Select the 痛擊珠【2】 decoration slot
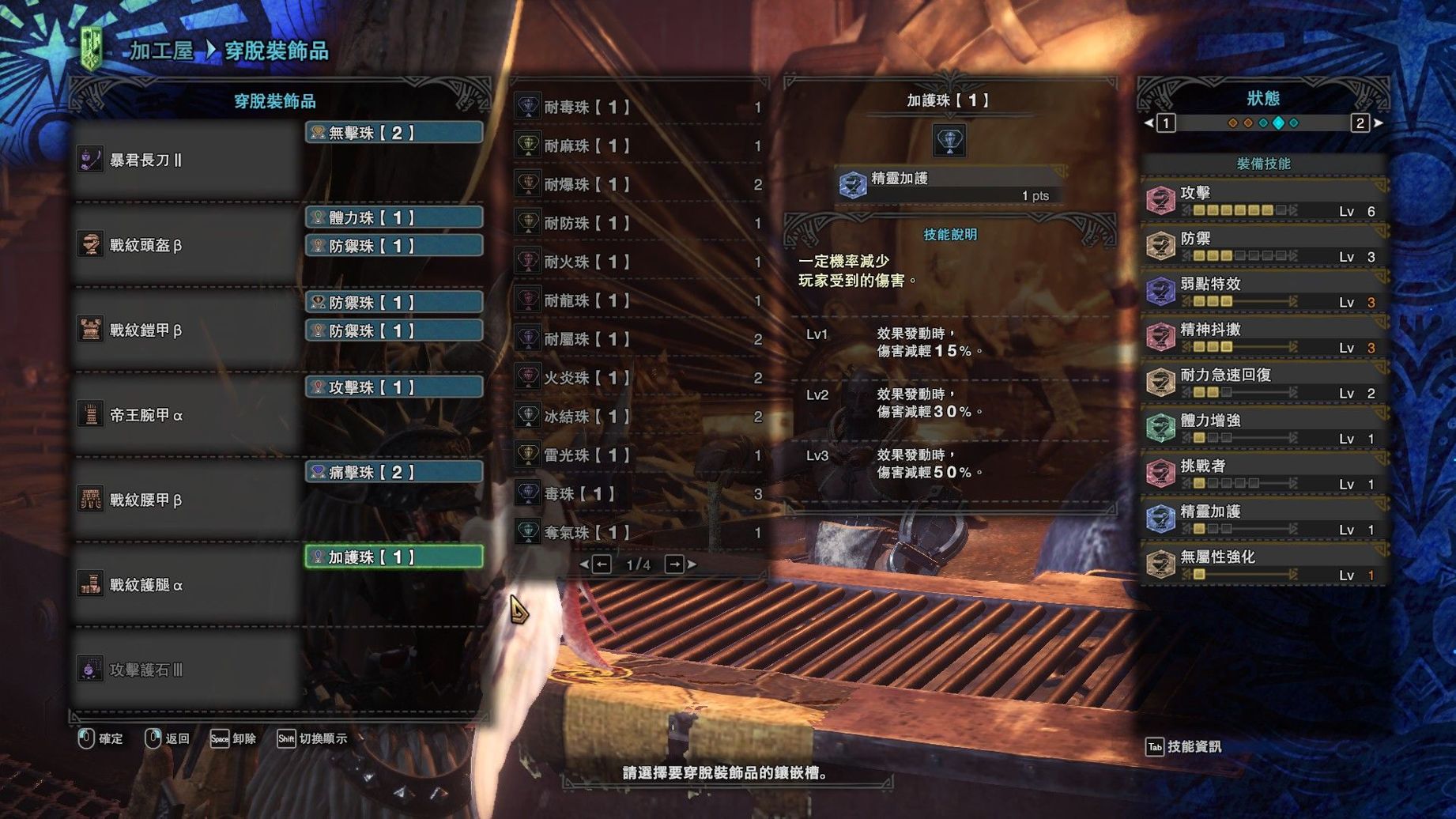Viewport: 1456px width, 819px height. pyautogui.click(x=394, y=472)
